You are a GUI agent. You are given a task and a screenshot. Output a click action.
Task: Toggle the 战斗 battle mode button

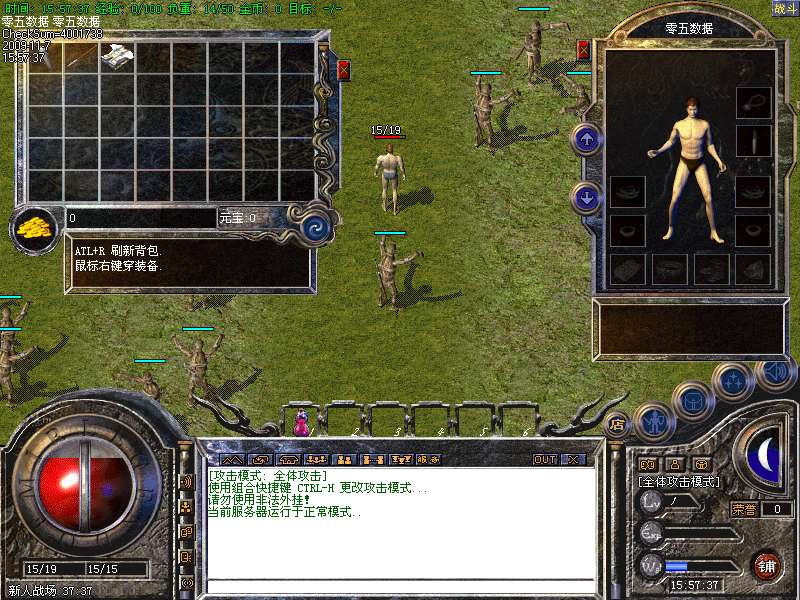pos(784,8)
